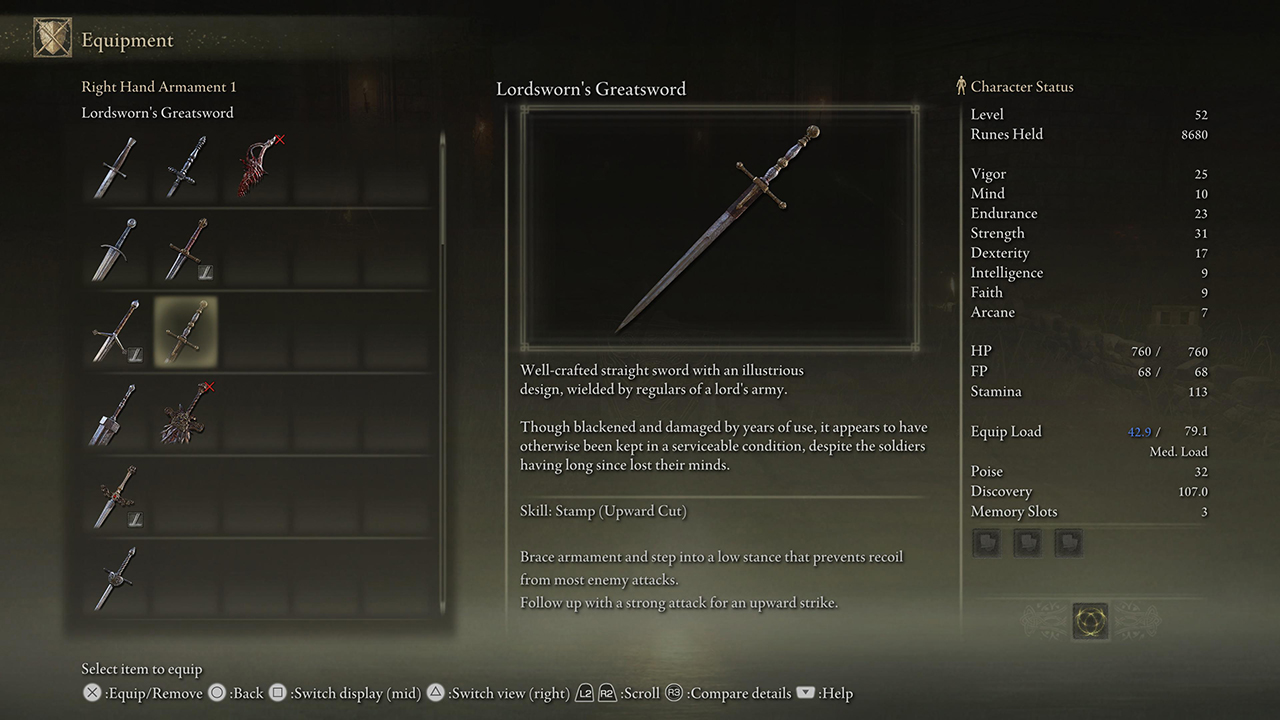The image size is (1280, 720).
Task: Select the Equipment shield emblem at top left
Action: click(52, 37)
